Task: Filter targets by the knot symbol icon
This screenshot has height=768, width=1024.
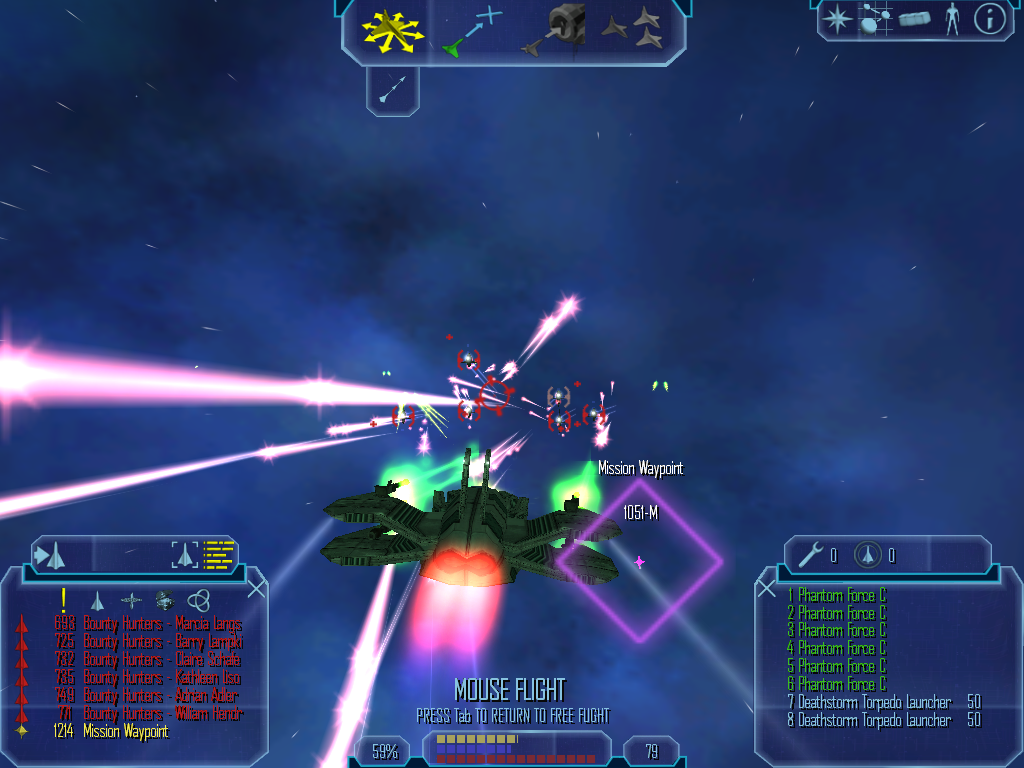Action: [198, 600]
